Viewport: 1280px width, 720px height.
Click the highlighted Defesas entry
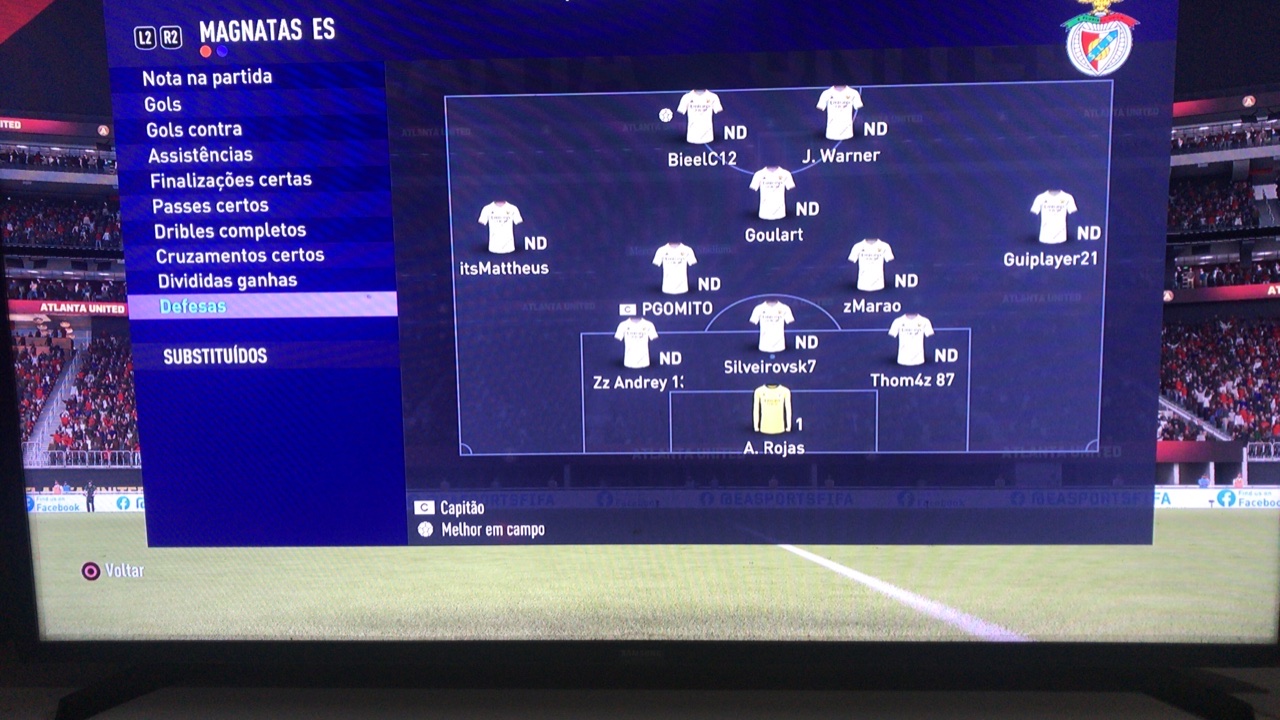click(192, 306)
